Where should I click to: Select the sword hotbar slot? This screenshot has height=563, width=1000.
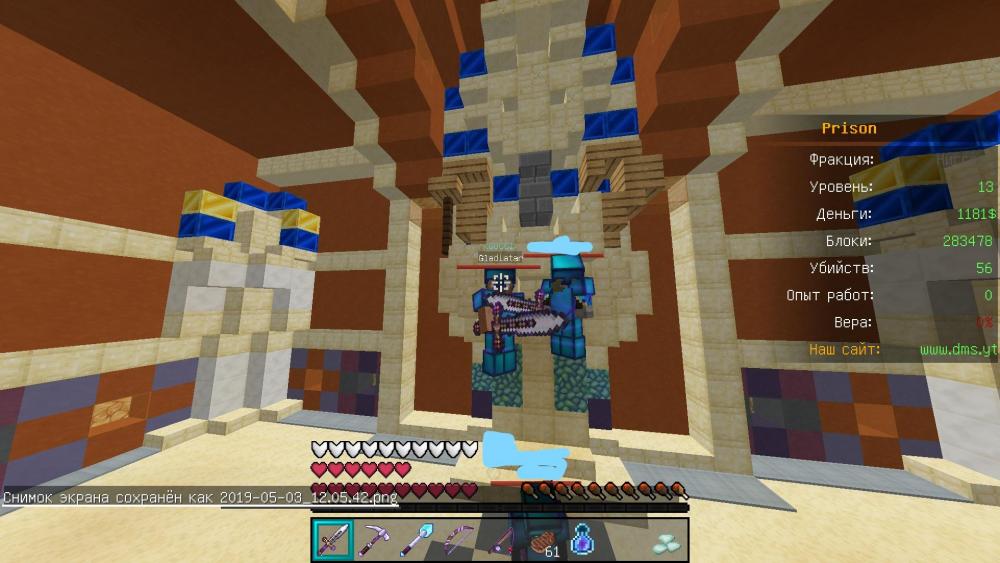tap(333, 540)
